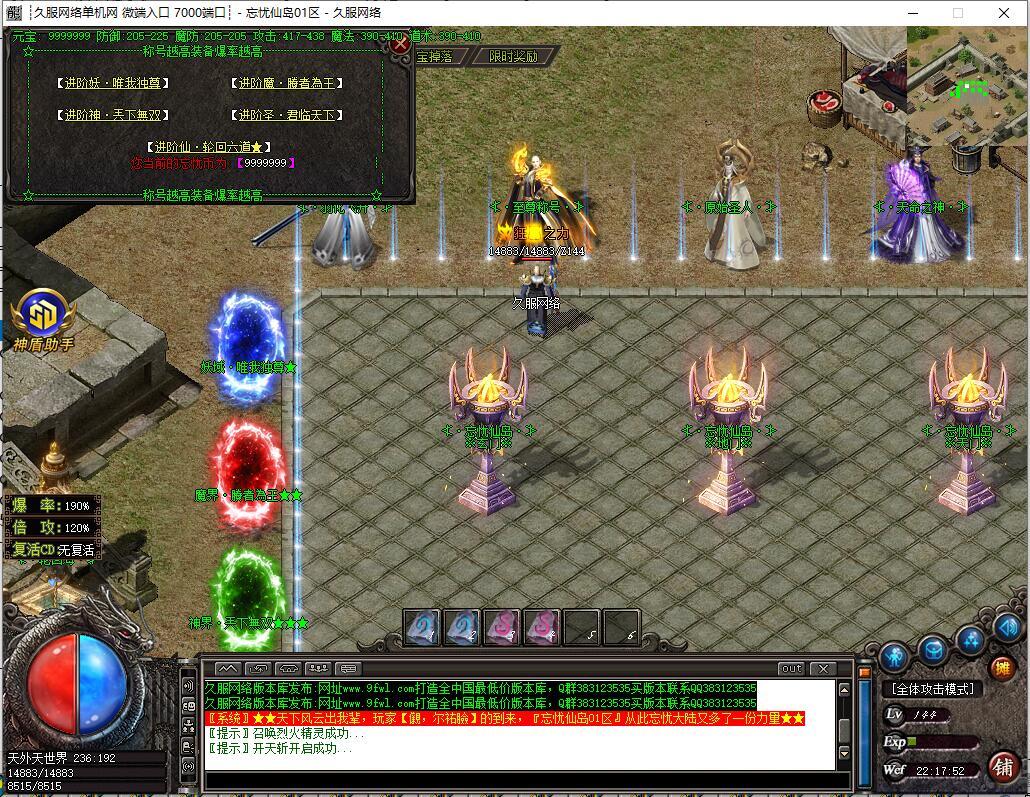The height and width of the screenshot is (797, 1030).
Task: Close the chat panel with its X button
Action: [823, 668]
